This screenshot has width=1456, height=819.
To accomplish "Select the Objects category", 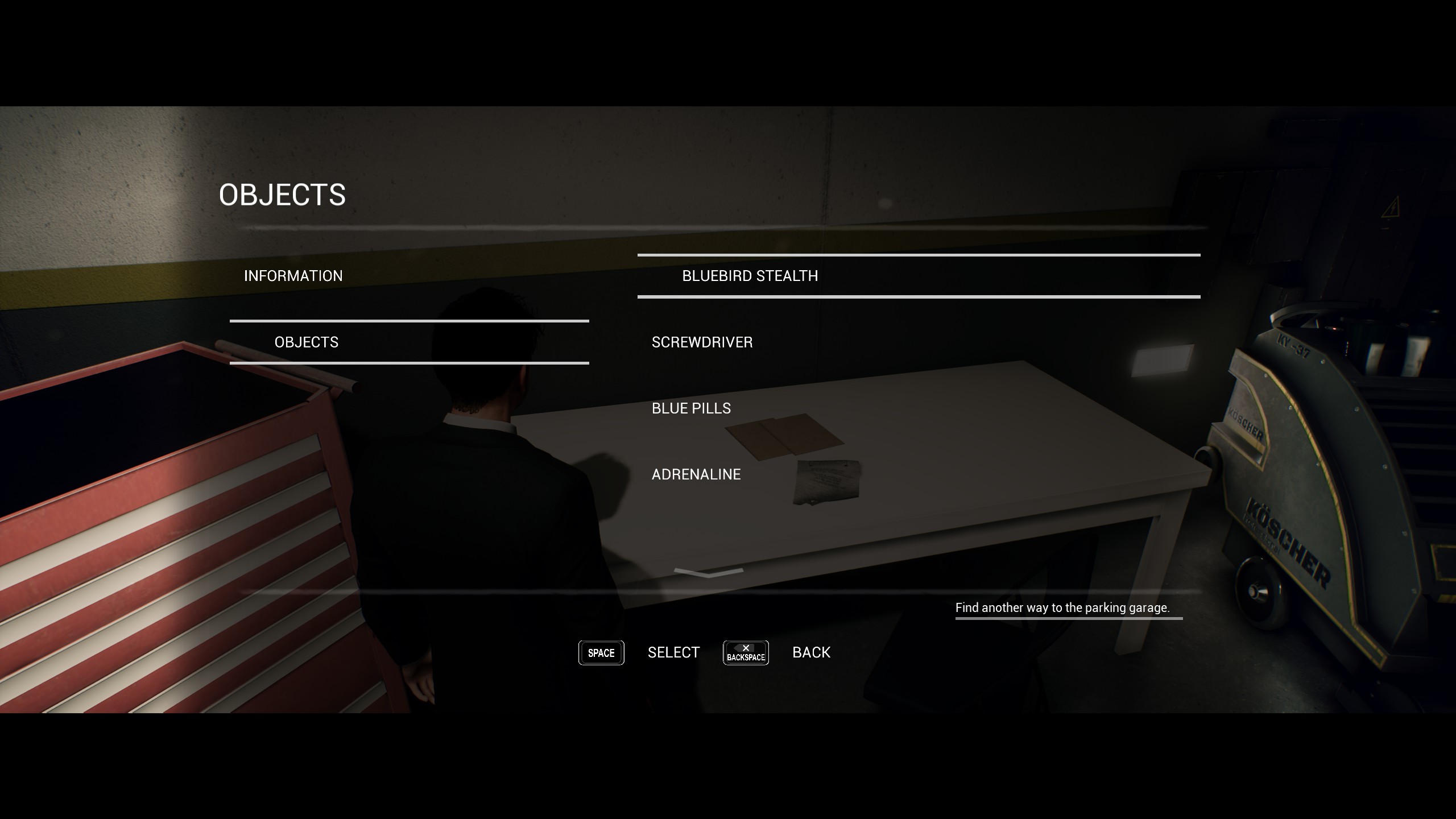I will click(307, 342).
